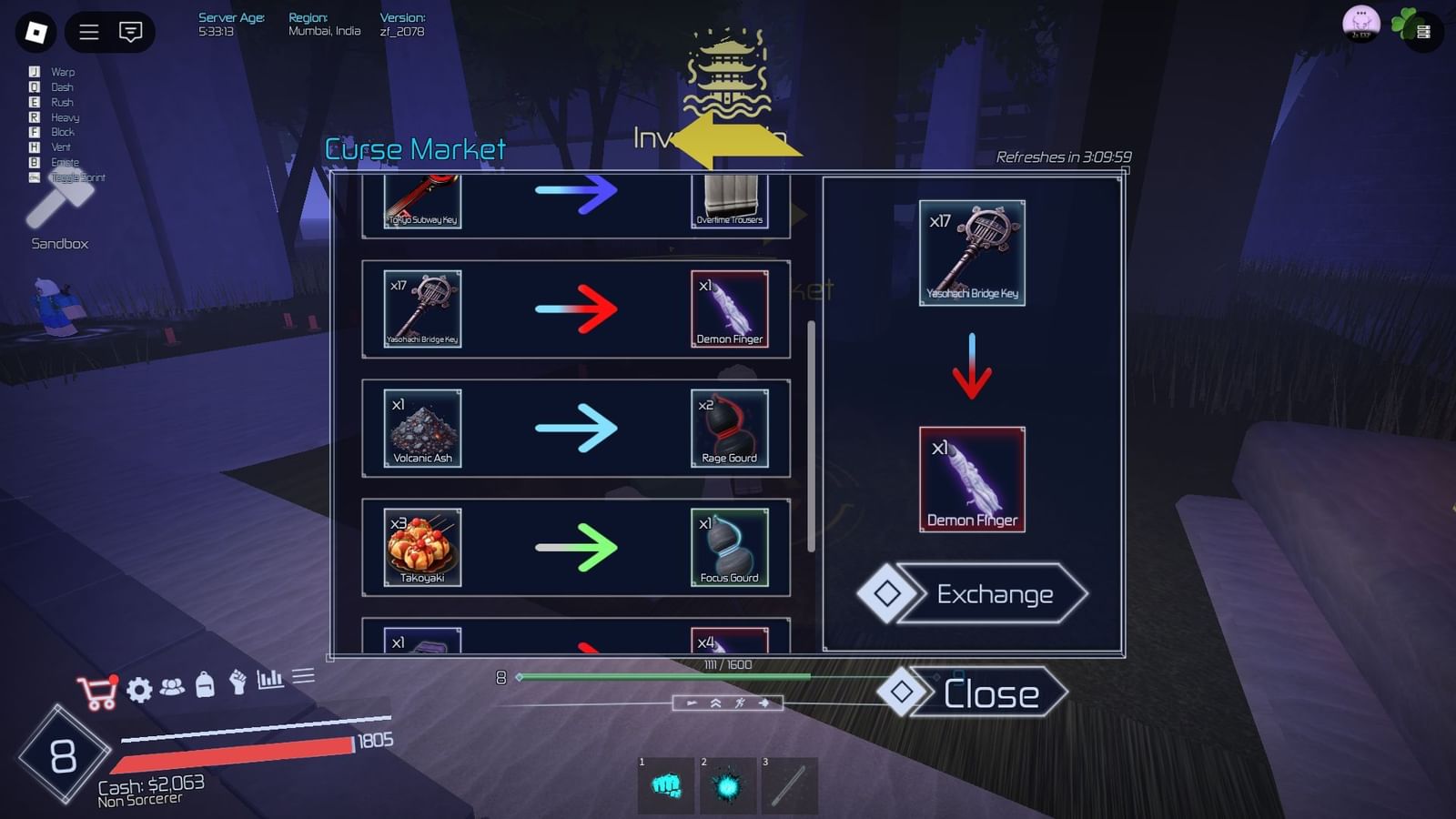
Task: Toggle the double-chevron ability in the skill bar
Action: (716, 703)
